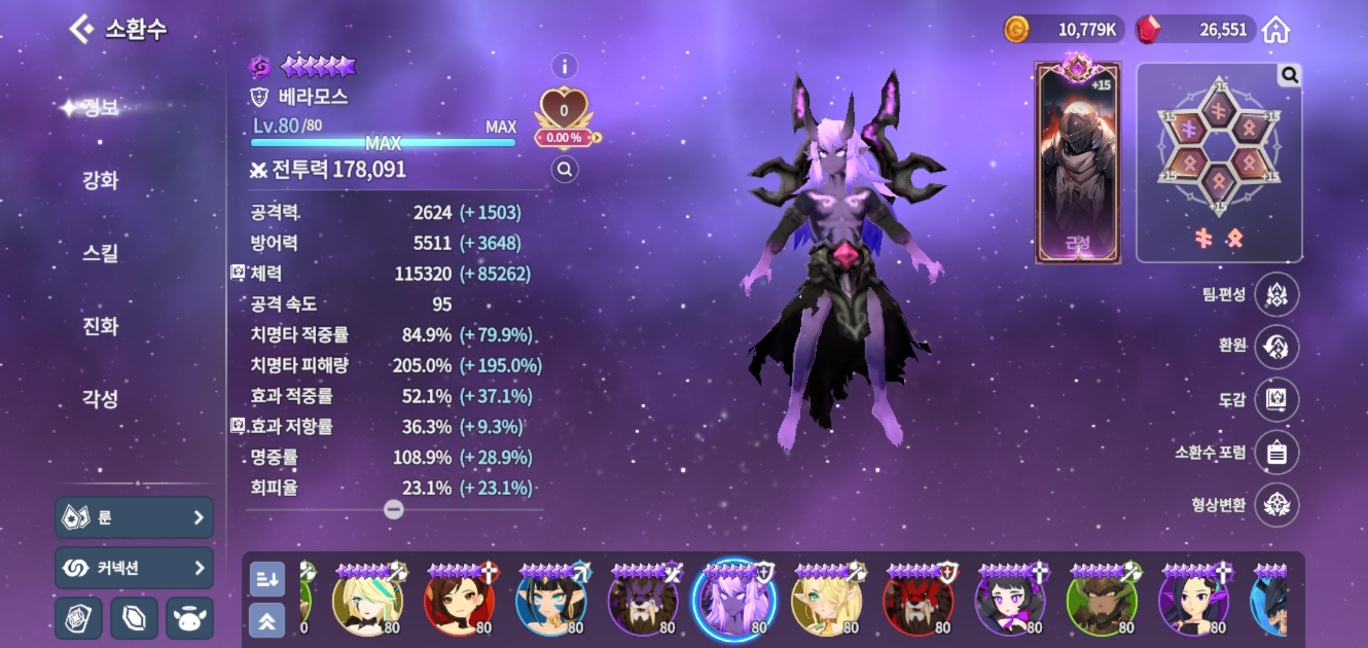Open the 스킬 tab
The height and width of the screenshot is (648, 1368).
point(100,253)
